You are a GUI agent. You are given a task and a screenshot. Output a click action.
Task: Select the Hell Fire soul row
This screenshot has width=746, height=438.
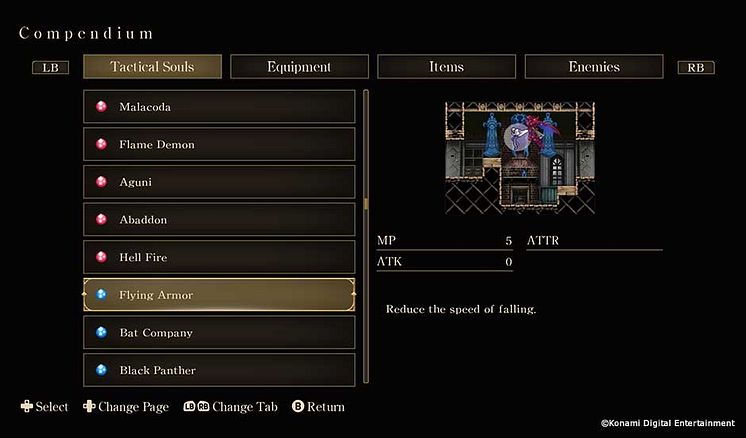219,257
